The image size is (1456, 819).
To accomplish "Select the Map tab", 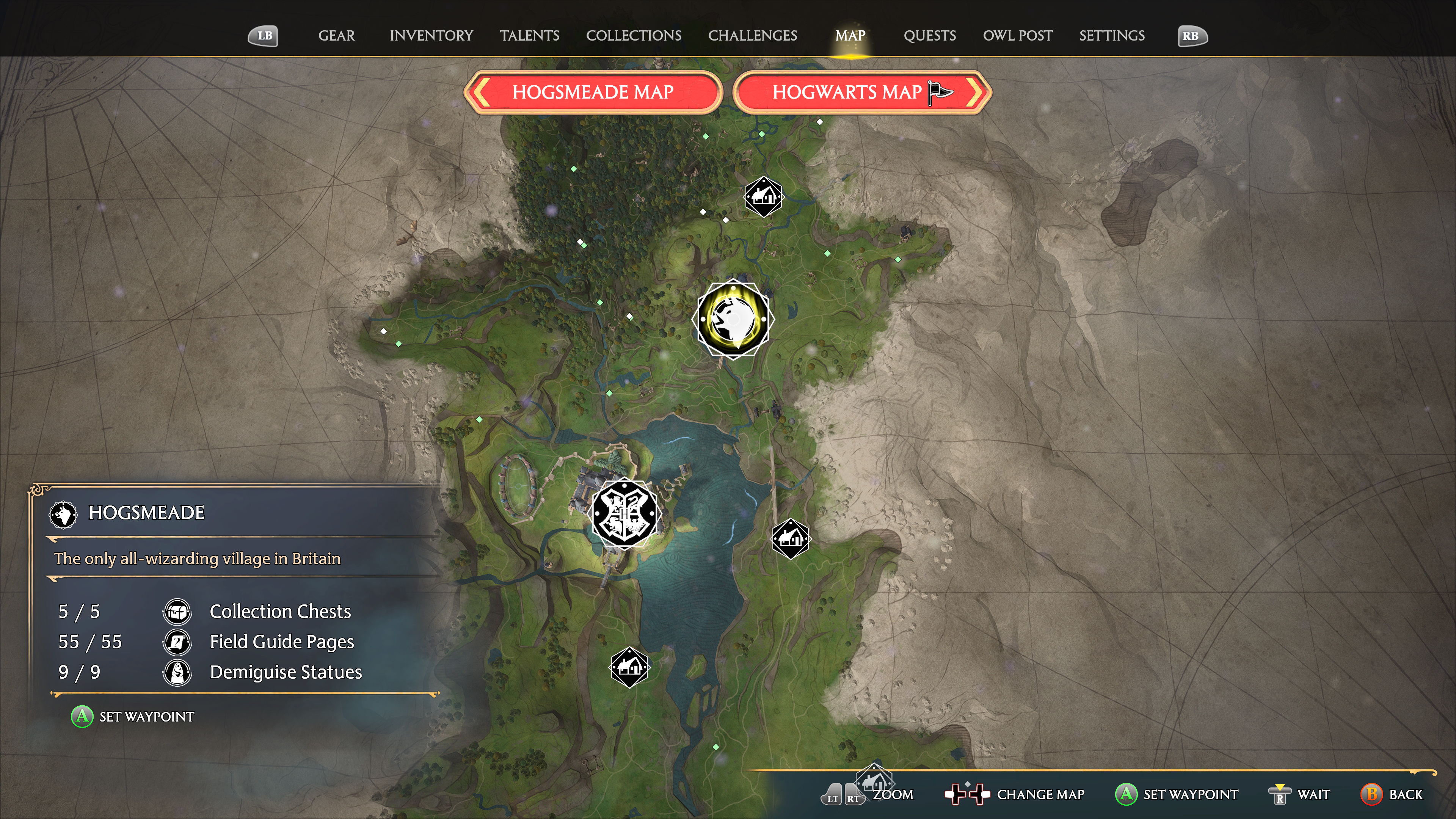I will coord(849,36).
